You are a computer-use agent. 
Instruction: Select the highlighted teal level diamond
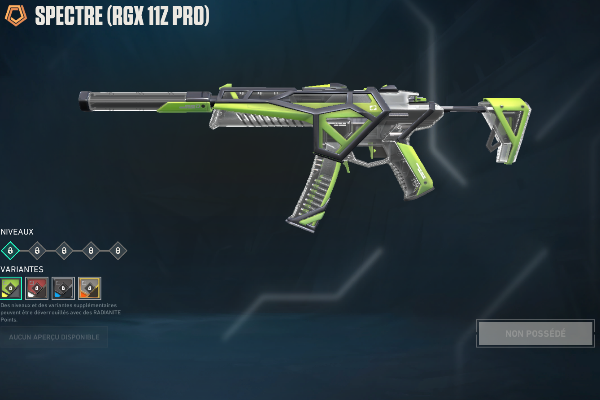click(11, 250)
